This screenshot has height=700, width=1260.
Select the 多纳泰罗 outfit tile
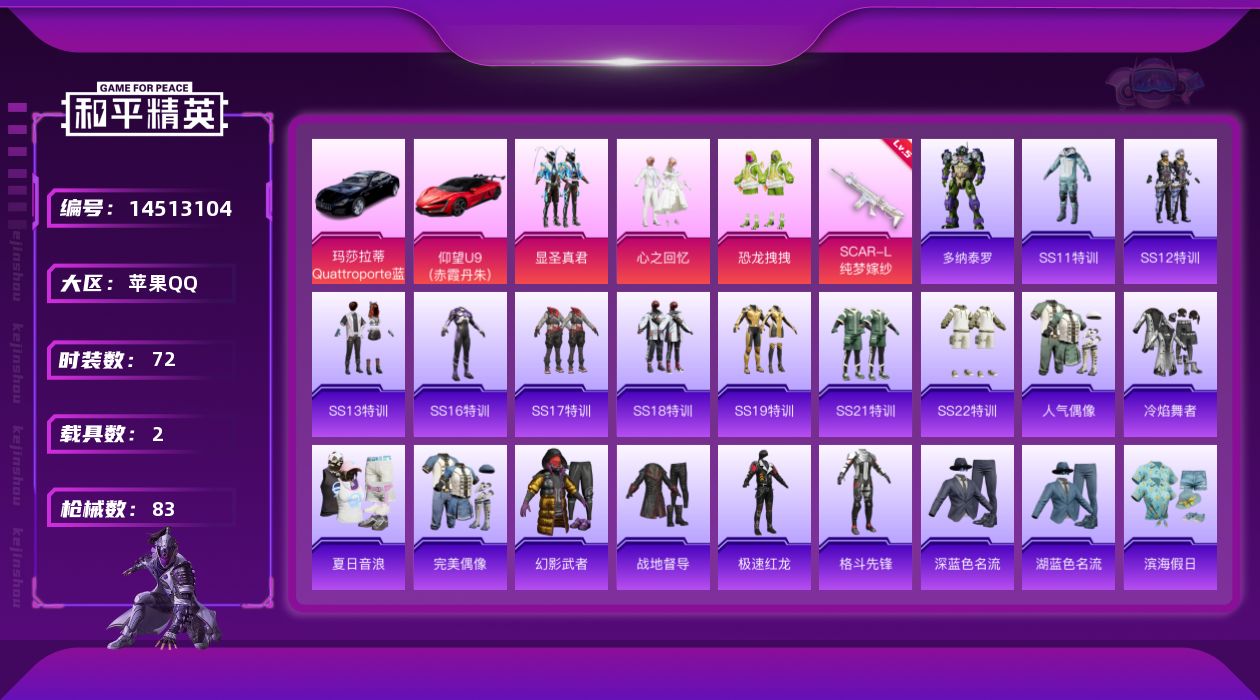(x=967, y=211)
